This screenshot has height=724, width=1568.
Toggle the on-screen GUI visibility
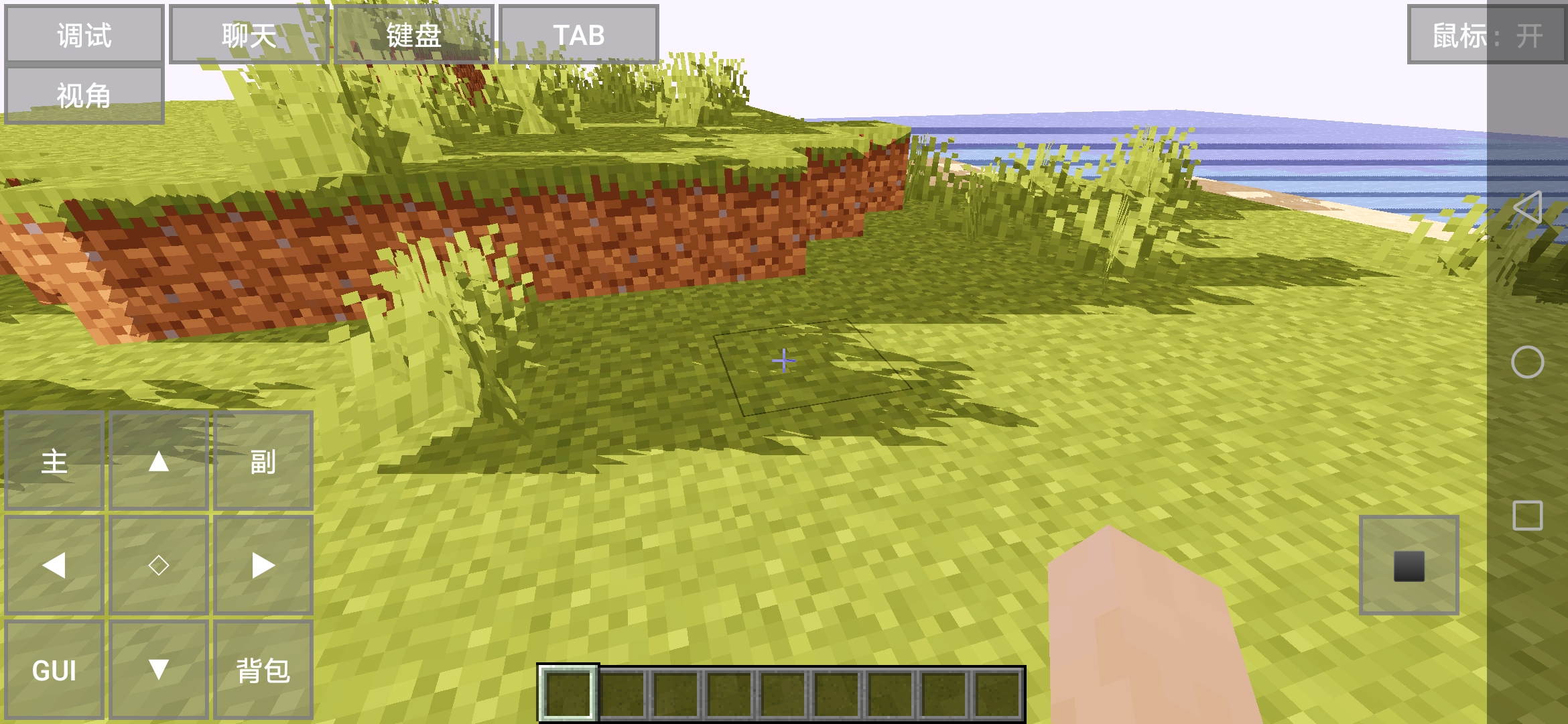tap(54, 669)
